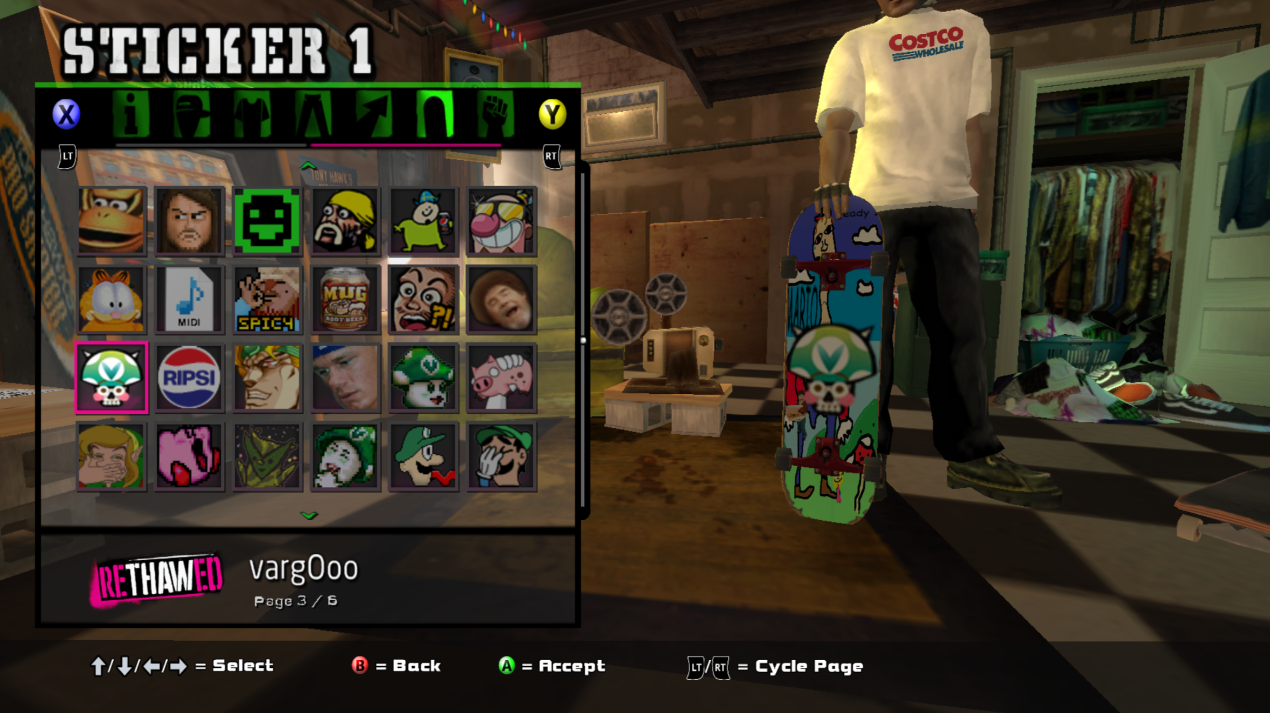
Task: Select the Donkey Kong sticker
Action: 112,221
